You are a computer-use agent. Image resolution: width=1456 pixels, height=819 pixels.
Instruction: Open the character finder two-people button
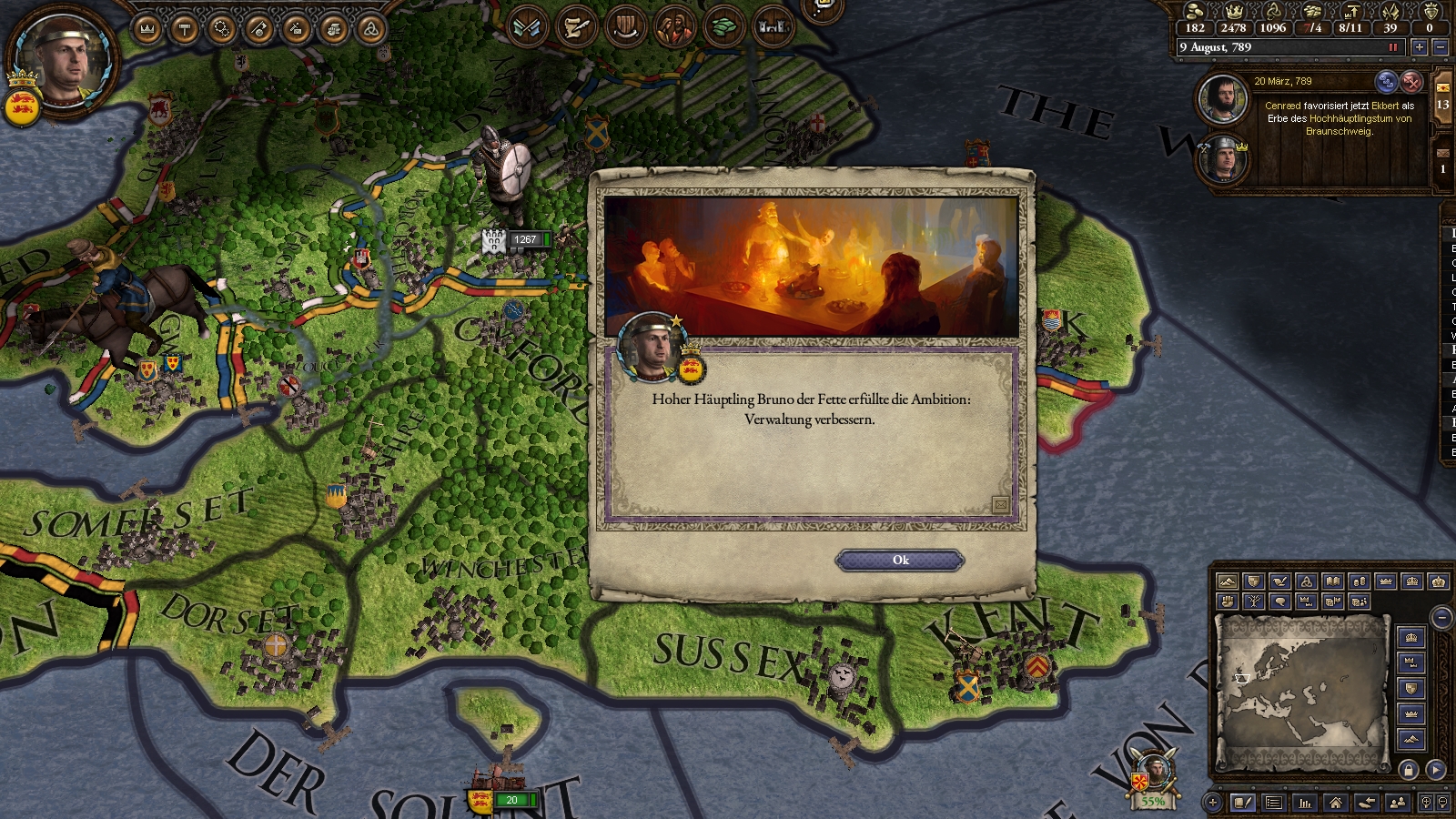[x=1398, y=802]
